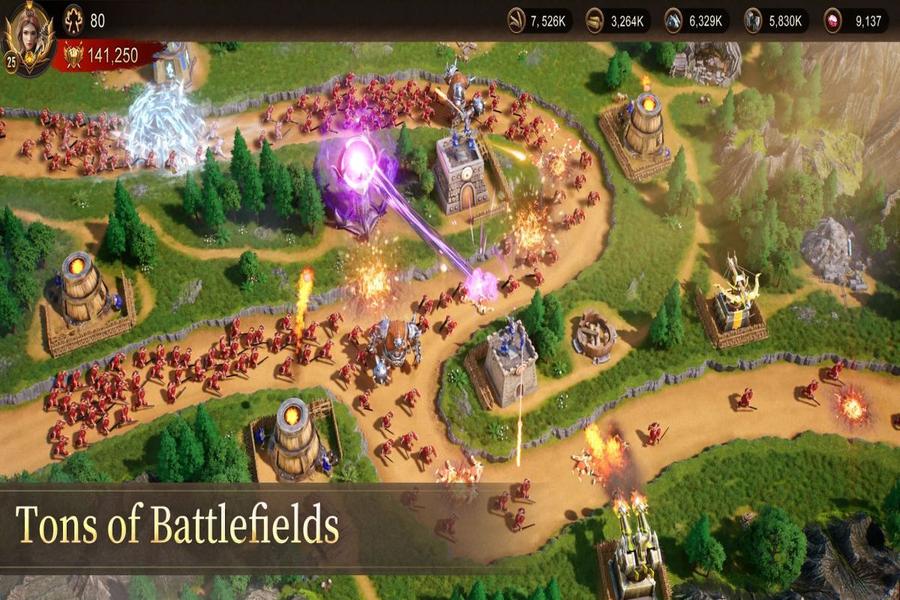Select the emblem icon beside 80

(x=73, y=19)
